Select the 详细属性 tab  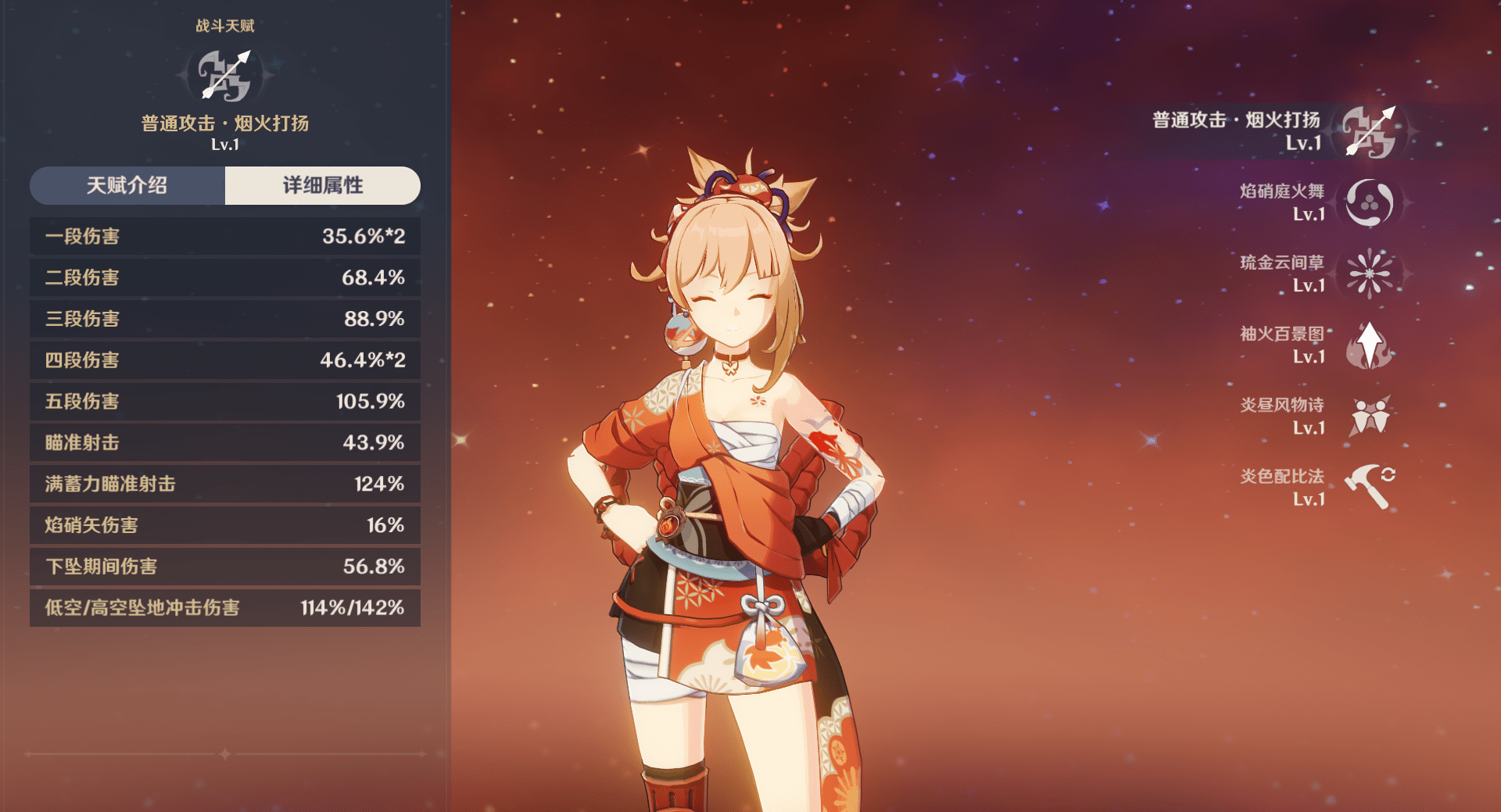322,185
